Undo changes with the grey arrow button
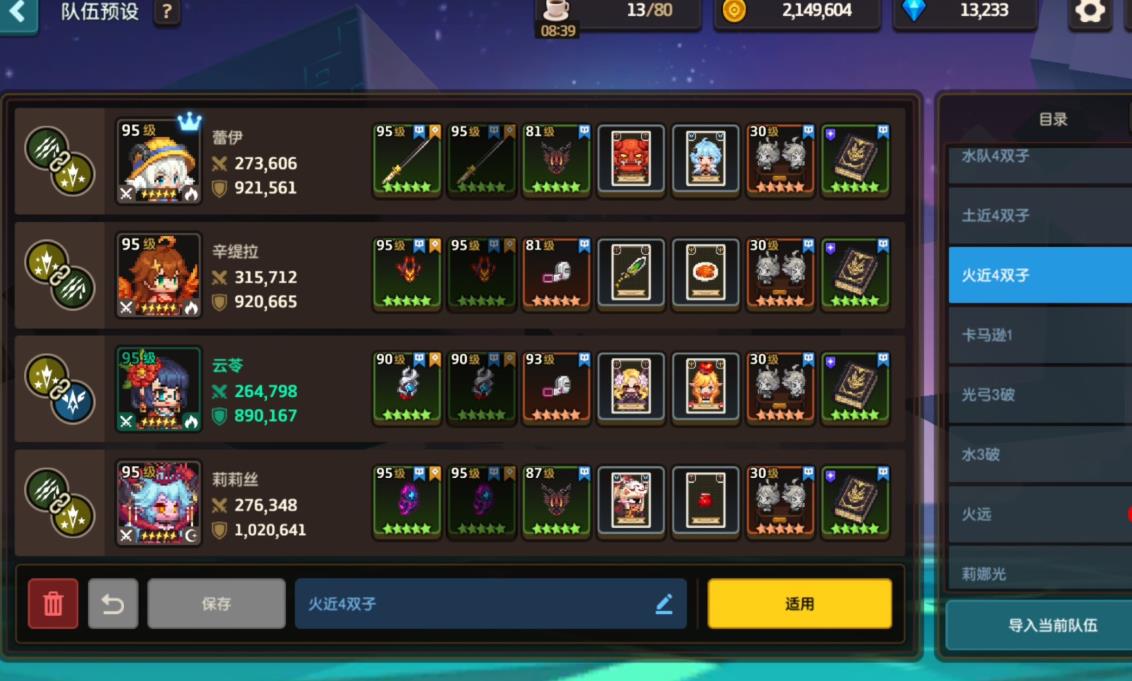Image resolution: width=1132 pixels, height=681 pixels. tap(113, 603)
